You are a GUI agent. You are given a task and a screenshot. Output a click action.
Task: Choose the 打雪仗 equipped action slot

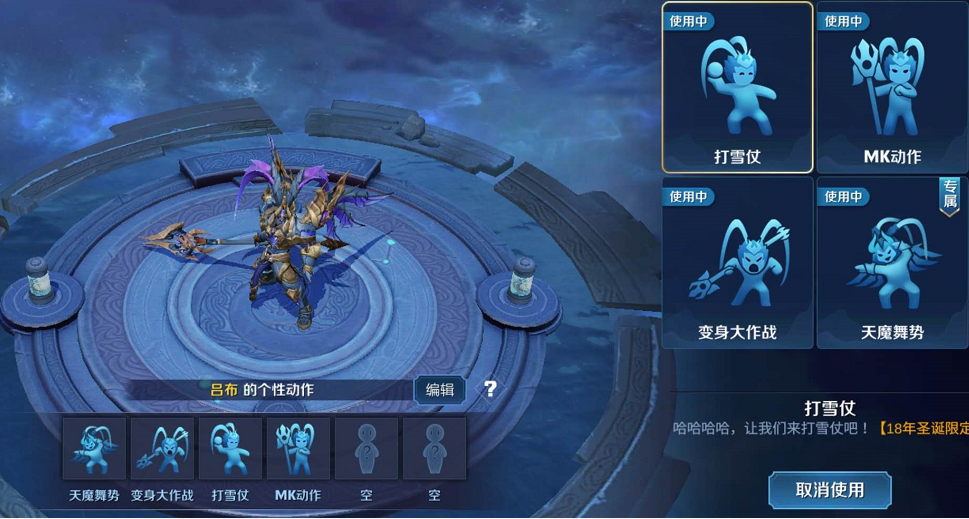click(230, 449)
